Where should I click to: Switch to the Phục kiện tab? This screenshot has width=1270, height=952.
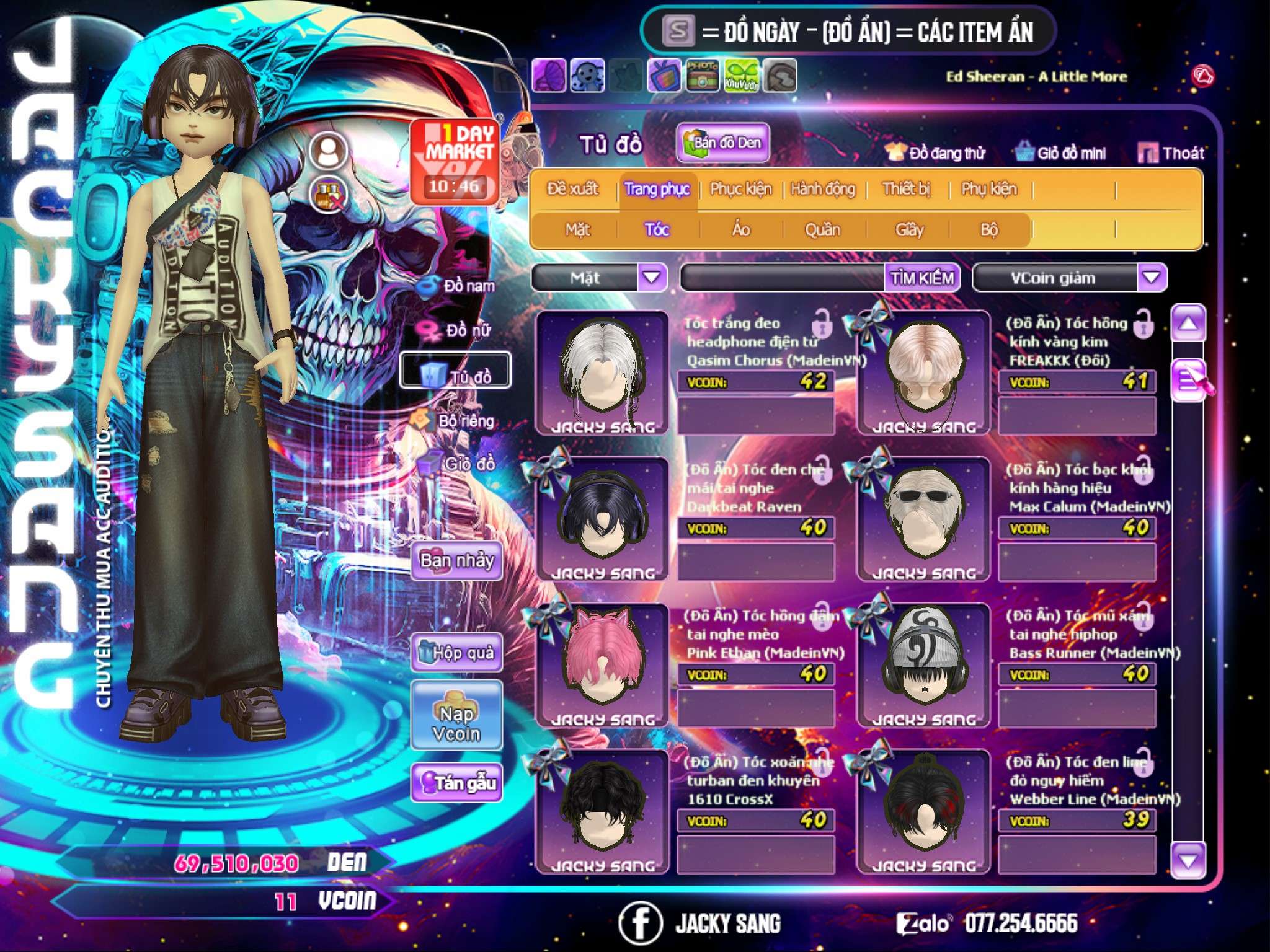tap(740, 189)
